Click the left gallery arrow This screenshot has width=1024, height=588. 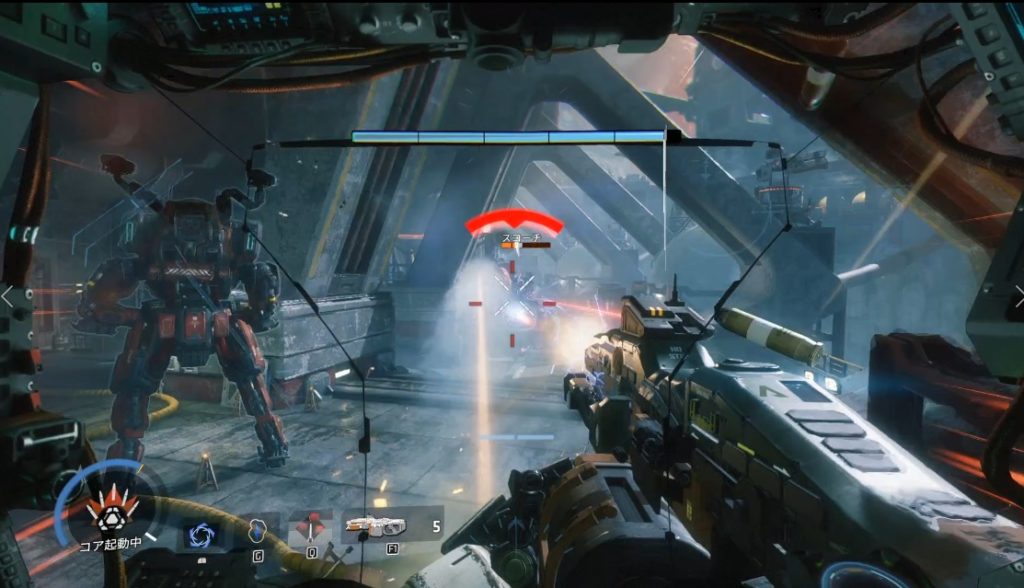8,296
